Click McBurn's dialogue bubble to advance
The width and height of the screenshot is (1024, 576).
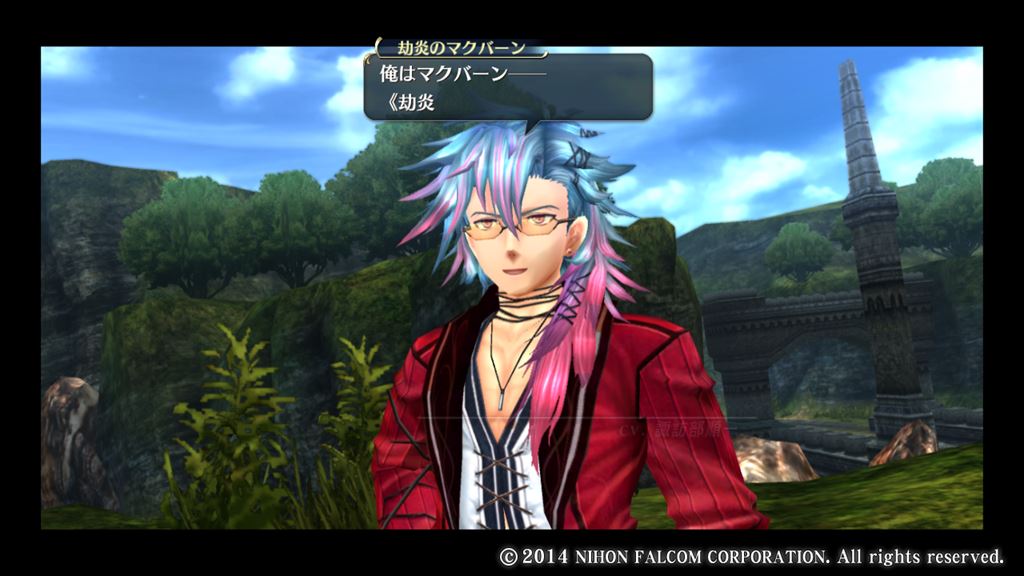coord(507,87)
